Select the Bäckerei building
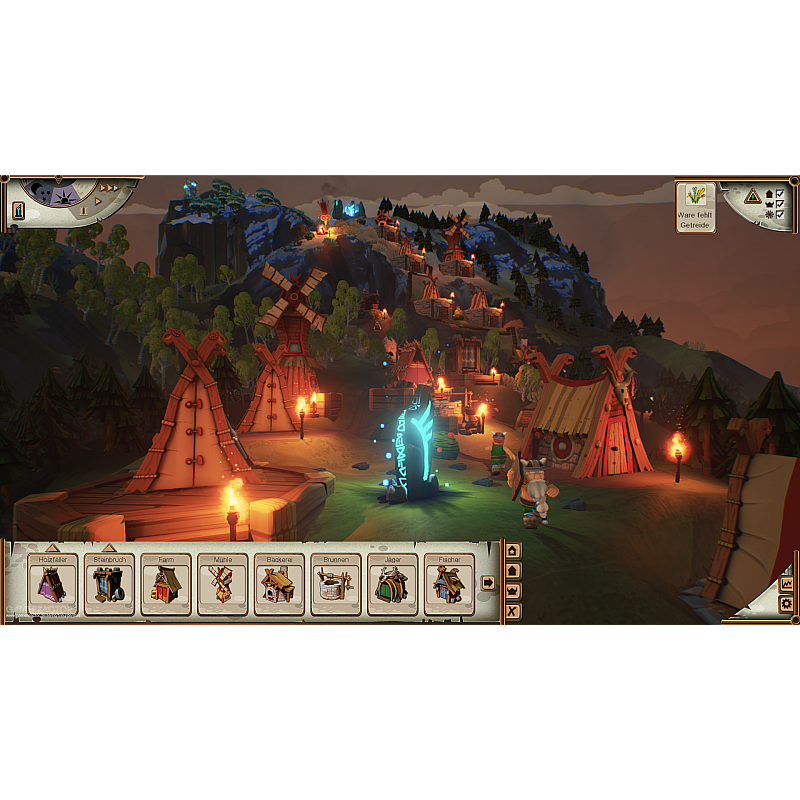Image resolution: width=800 pixels, height=800 pixels. point(279,582)
